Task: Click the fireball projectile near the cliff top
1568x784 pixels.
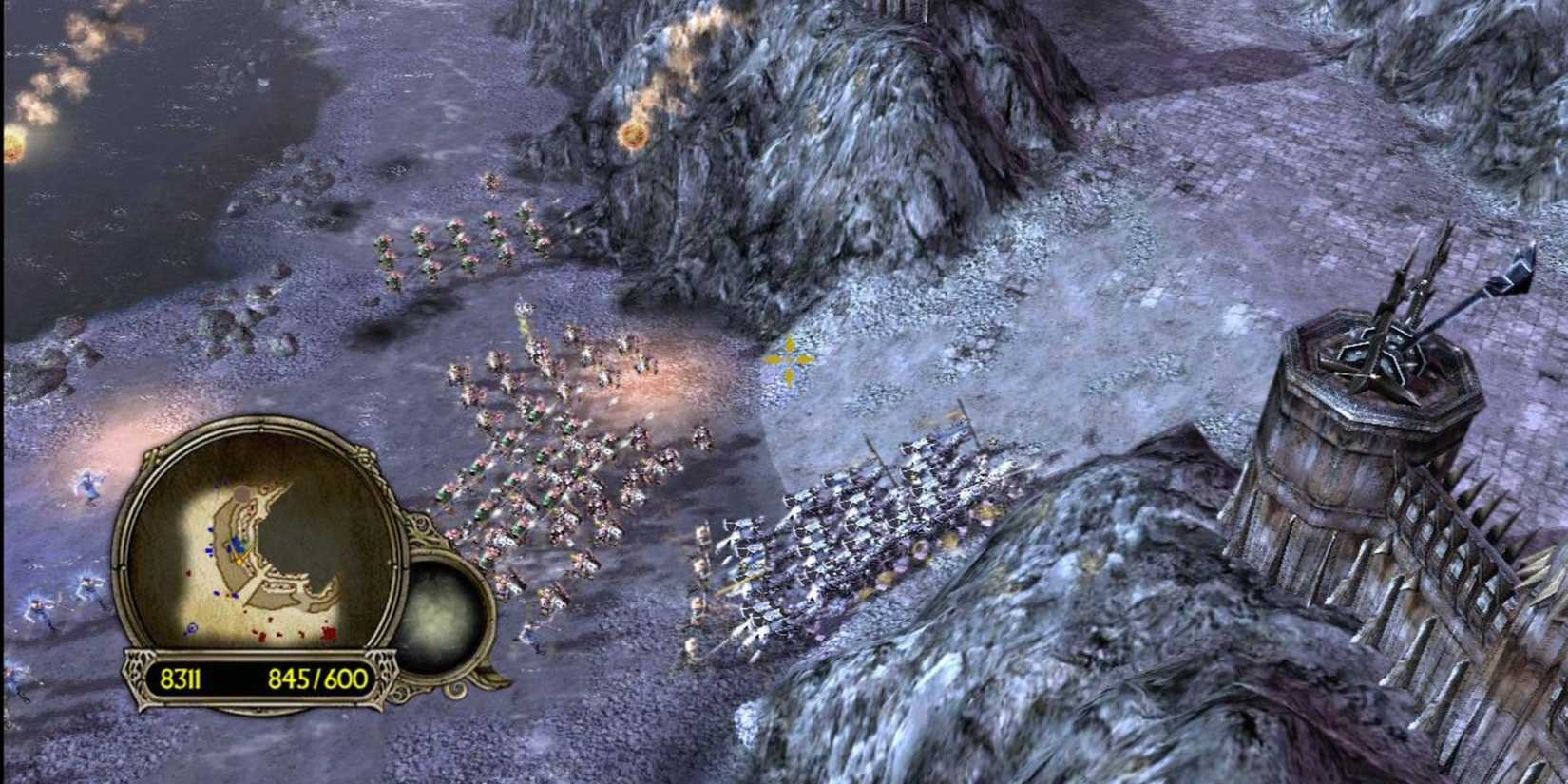Action: pyautogui.click(x=633, y=140)
